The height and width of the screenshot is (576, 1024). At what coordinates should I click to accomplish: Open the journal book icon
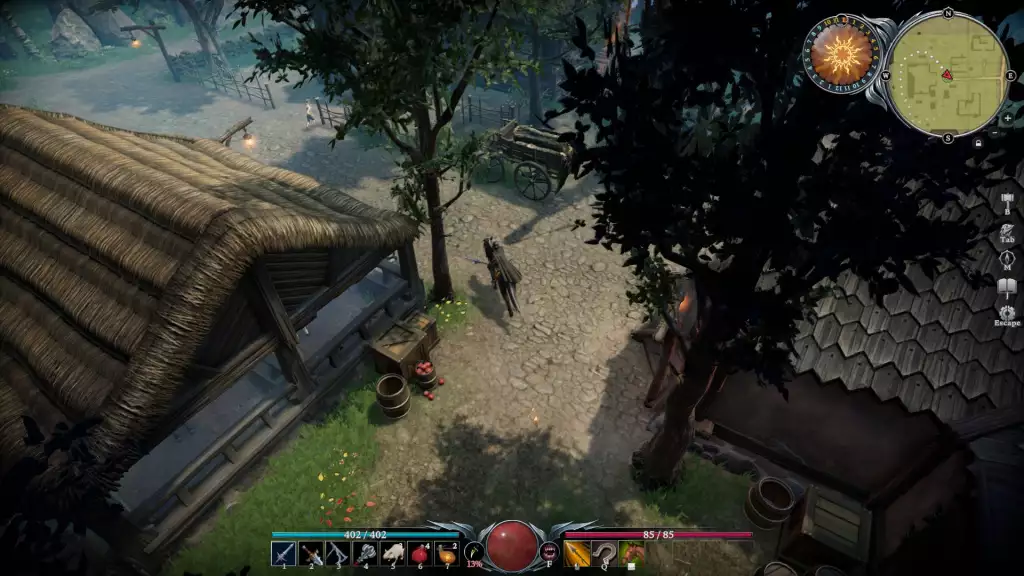point(1007,288)
